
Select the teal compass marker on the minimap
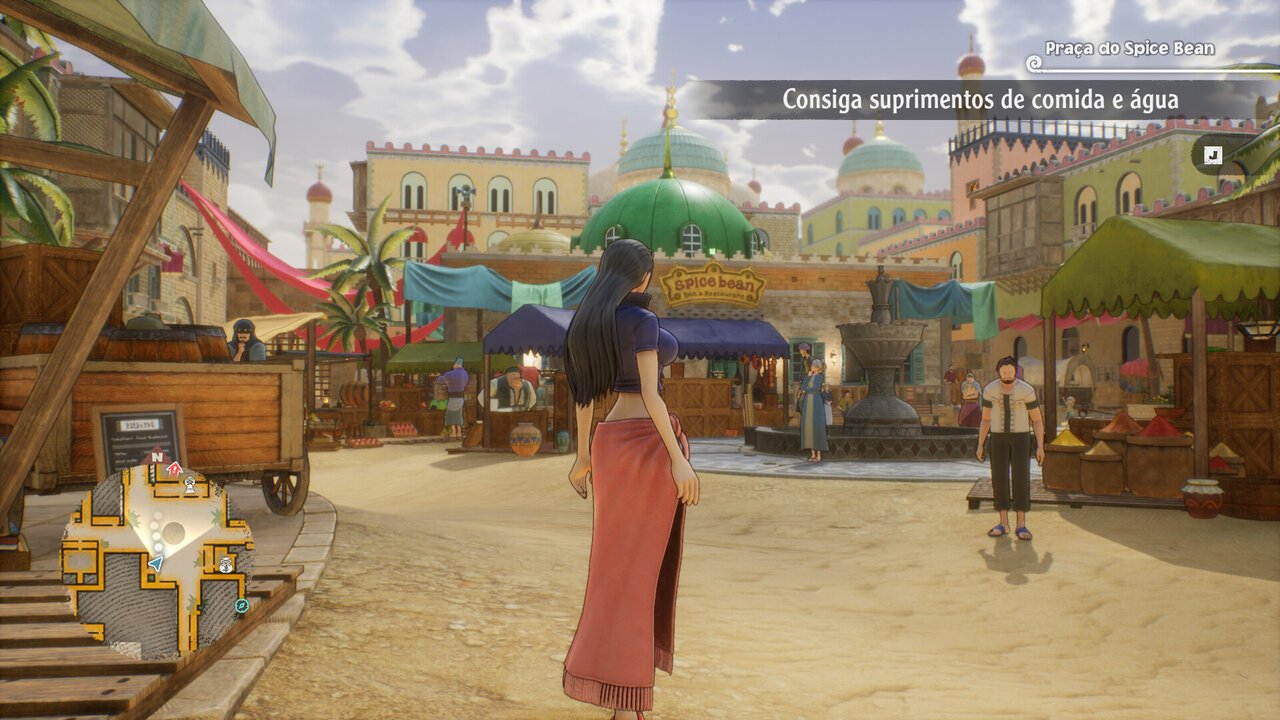(241, 606)
